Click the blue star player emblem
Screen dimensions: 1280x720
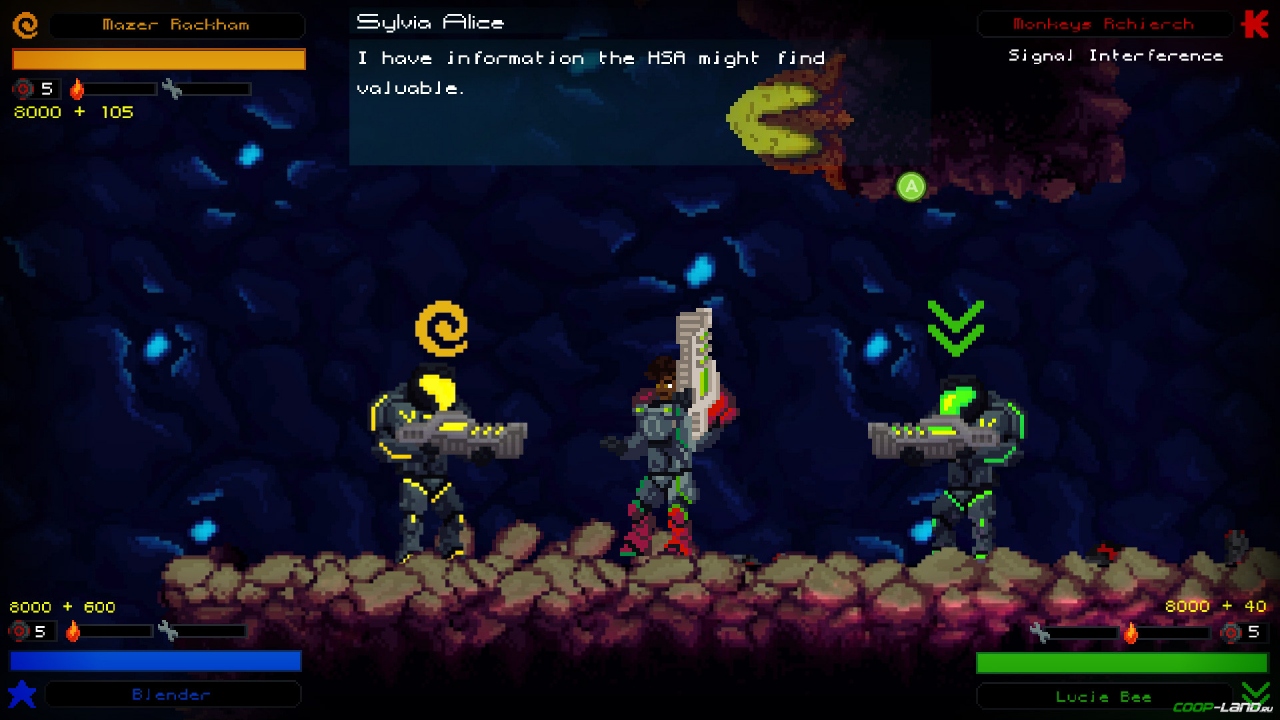[22, 693]
